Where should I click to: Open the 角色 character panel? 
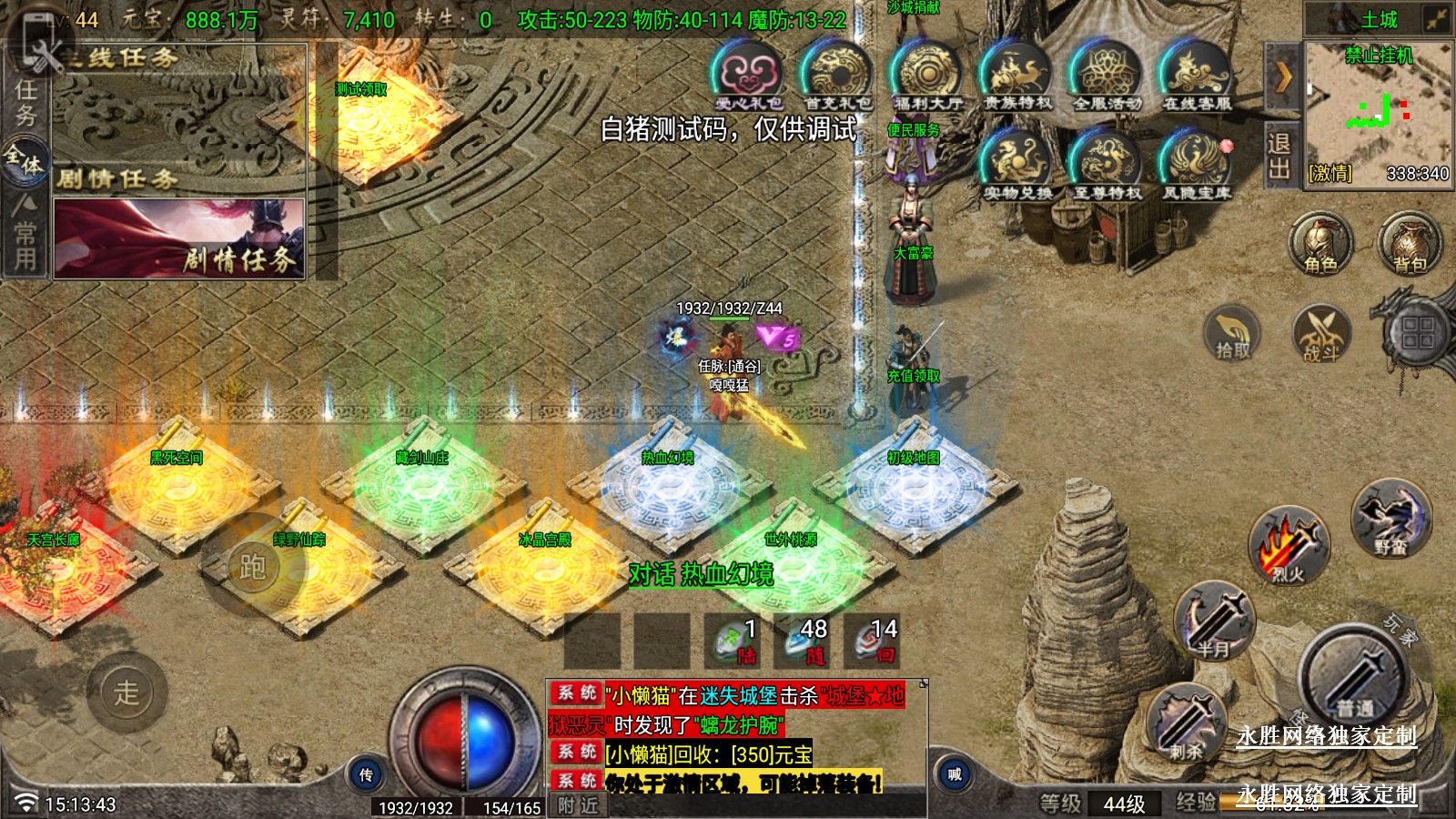[1320, 243]
